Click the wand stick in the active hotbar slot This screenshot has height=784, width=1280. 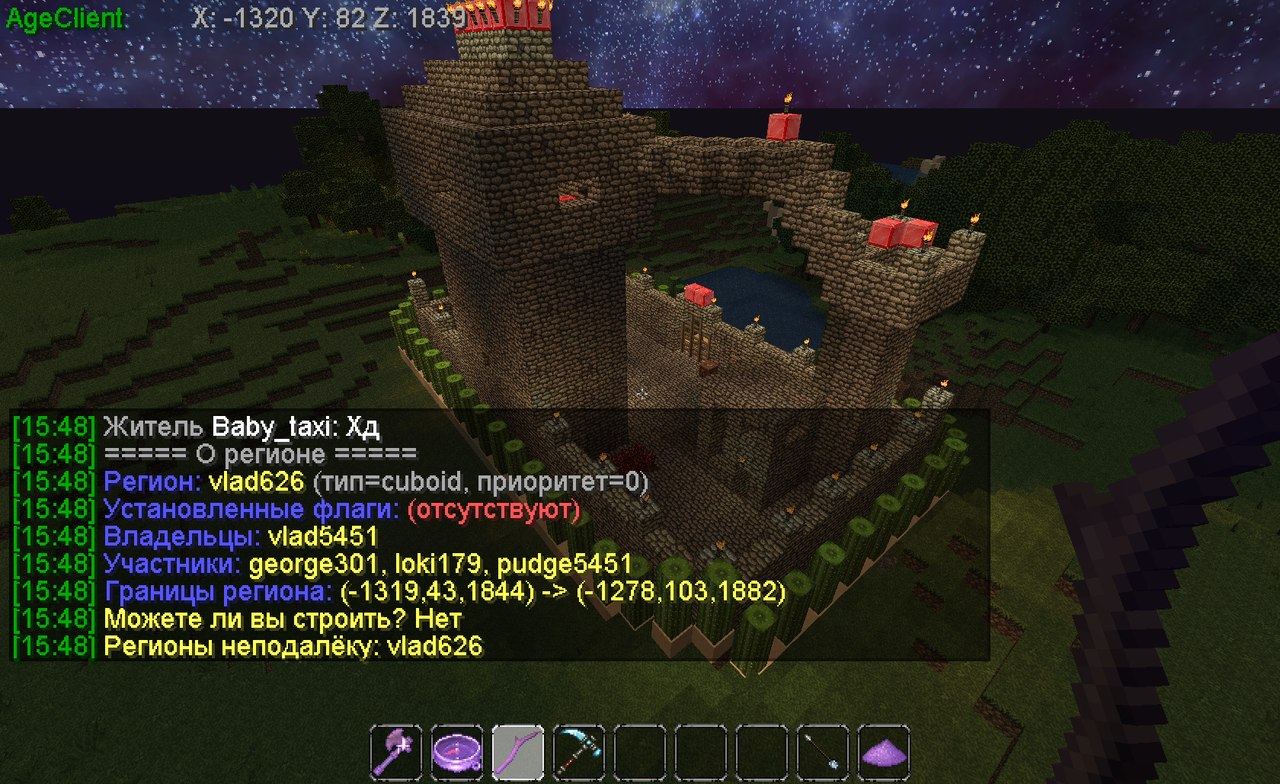coord(518,750)
